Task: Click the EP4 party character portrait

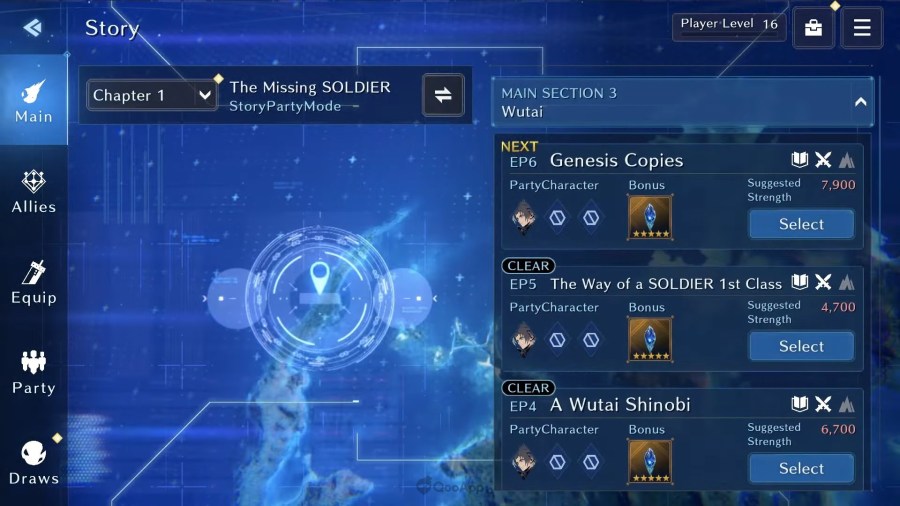Action: 523,461
